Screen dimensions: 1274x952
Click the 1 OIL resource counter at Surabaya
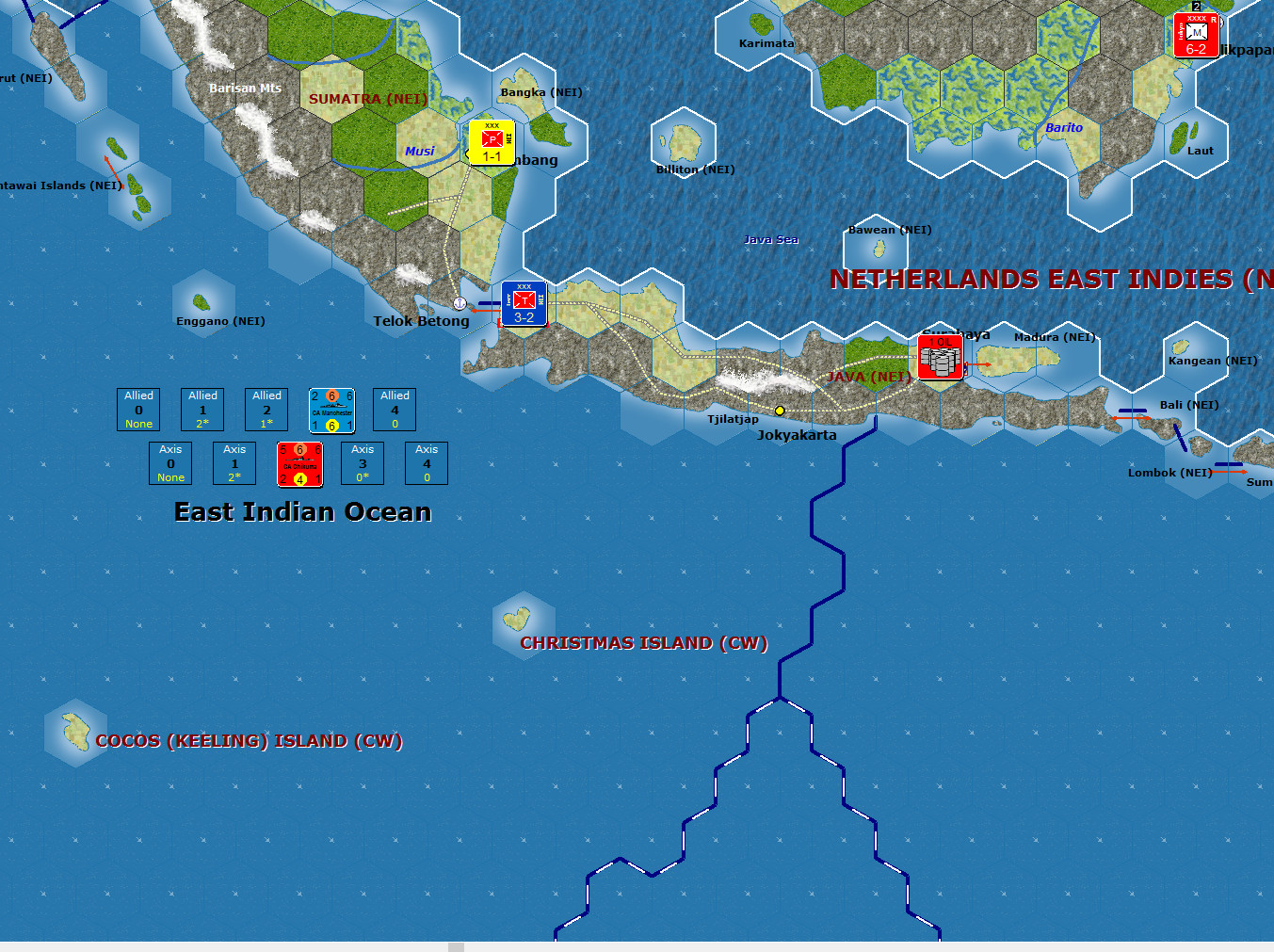[x=939, y=356]
